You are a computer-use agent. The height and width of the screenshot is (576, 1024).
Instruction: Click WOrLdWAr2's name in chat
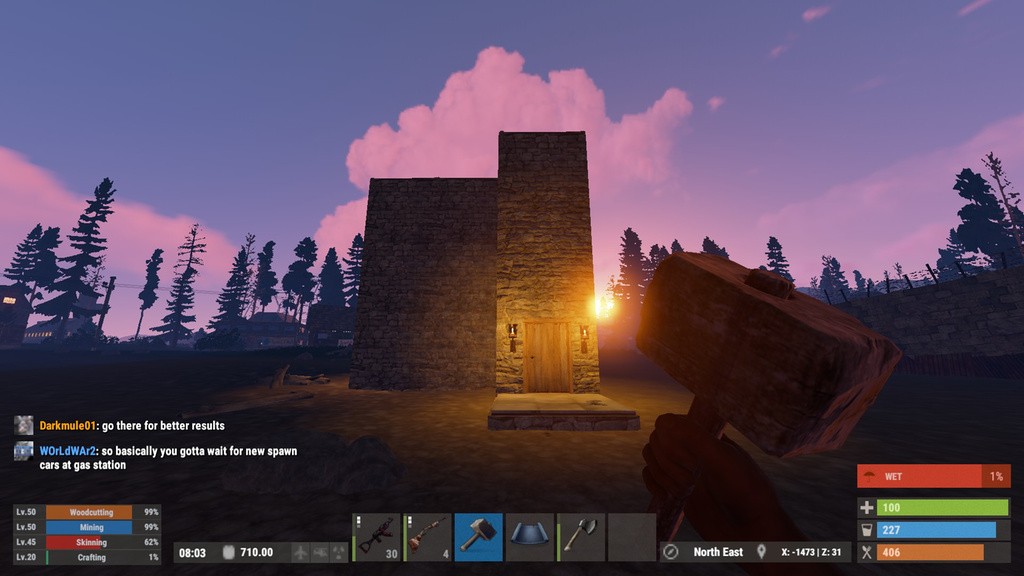pyautogui.click(x=67, y=451)
